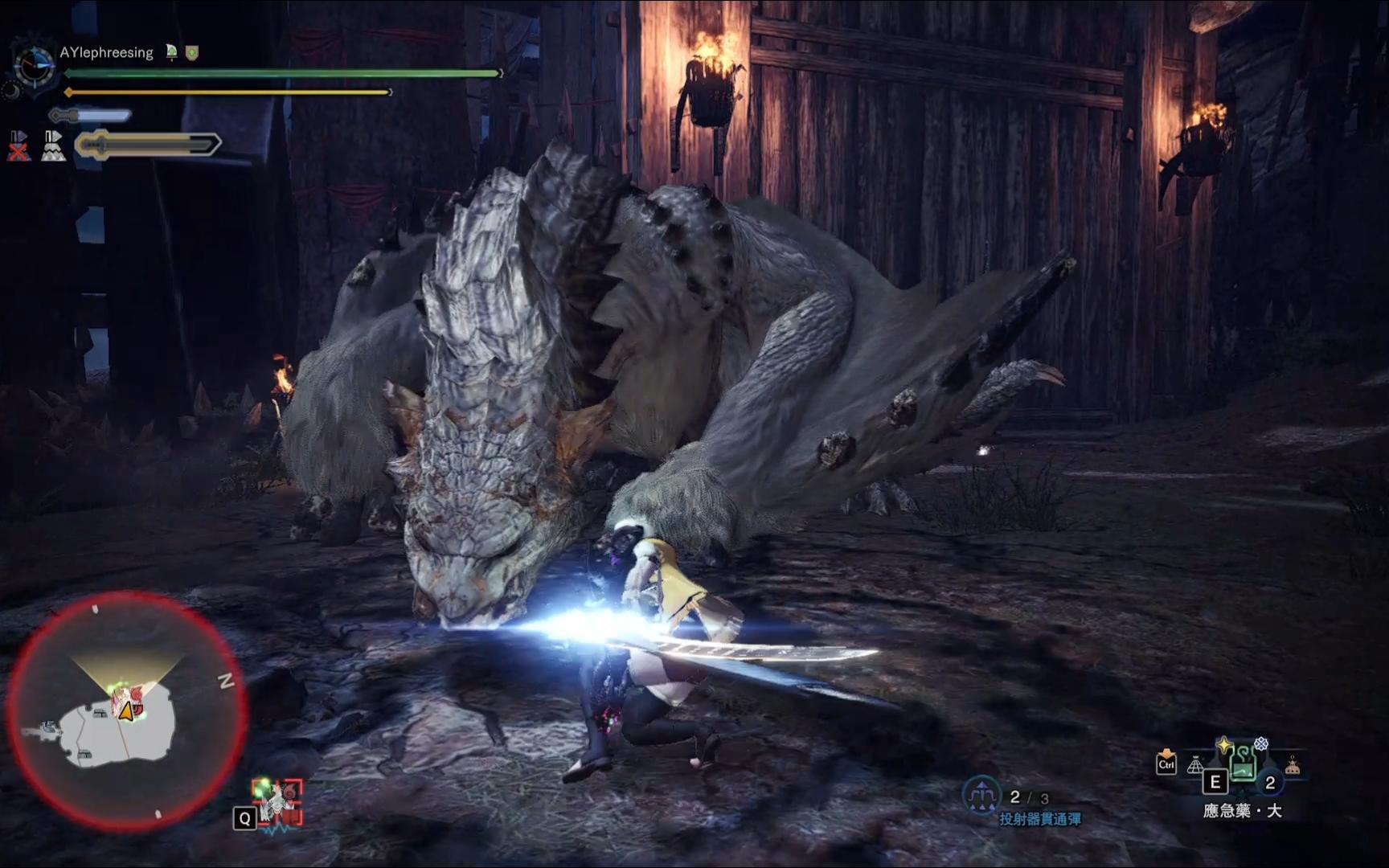Select the item right of the potion
1389x868 pixels.
(x=1292, y=766)
